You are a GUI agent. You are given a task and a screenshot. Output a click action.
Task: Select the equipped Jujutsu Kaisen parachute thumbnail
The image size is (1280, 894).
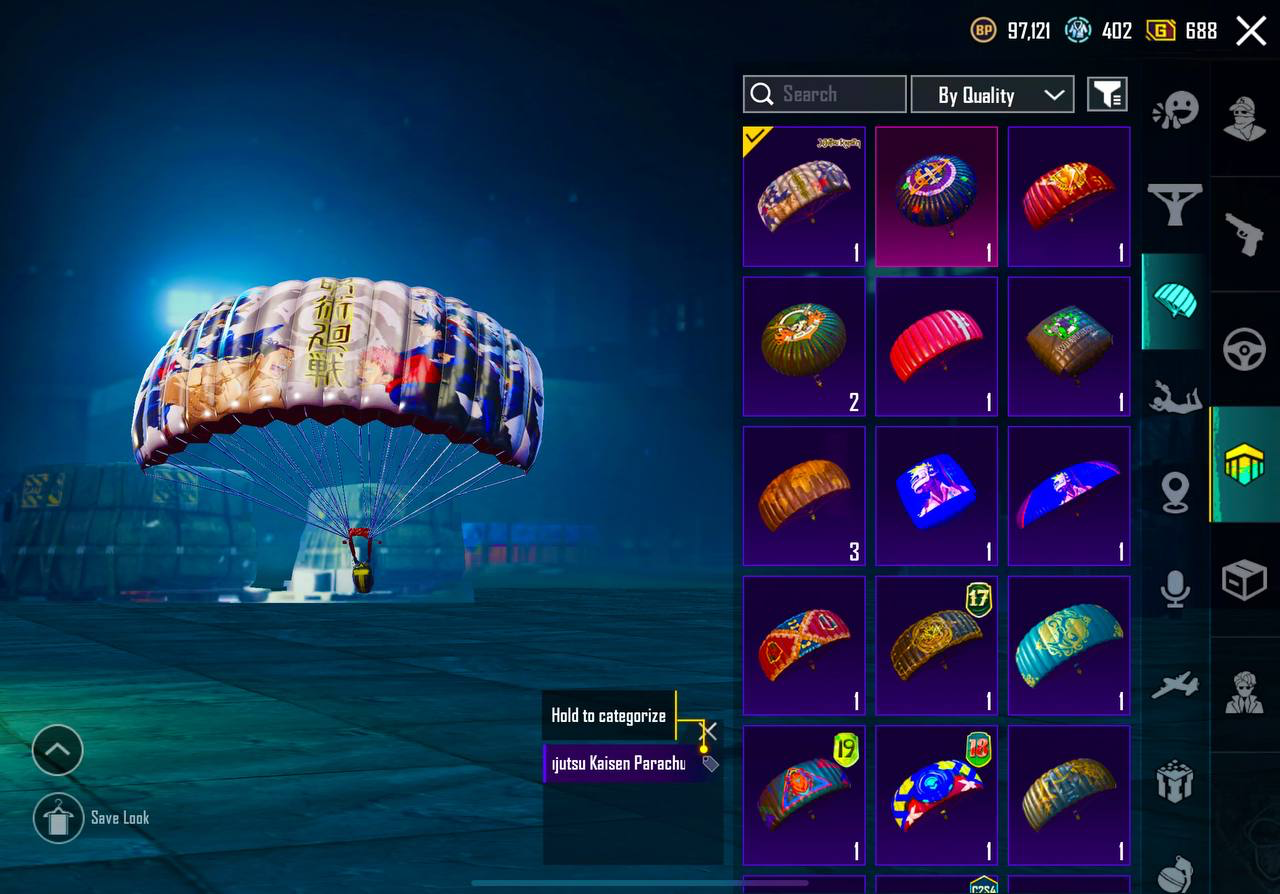(804, 196)
